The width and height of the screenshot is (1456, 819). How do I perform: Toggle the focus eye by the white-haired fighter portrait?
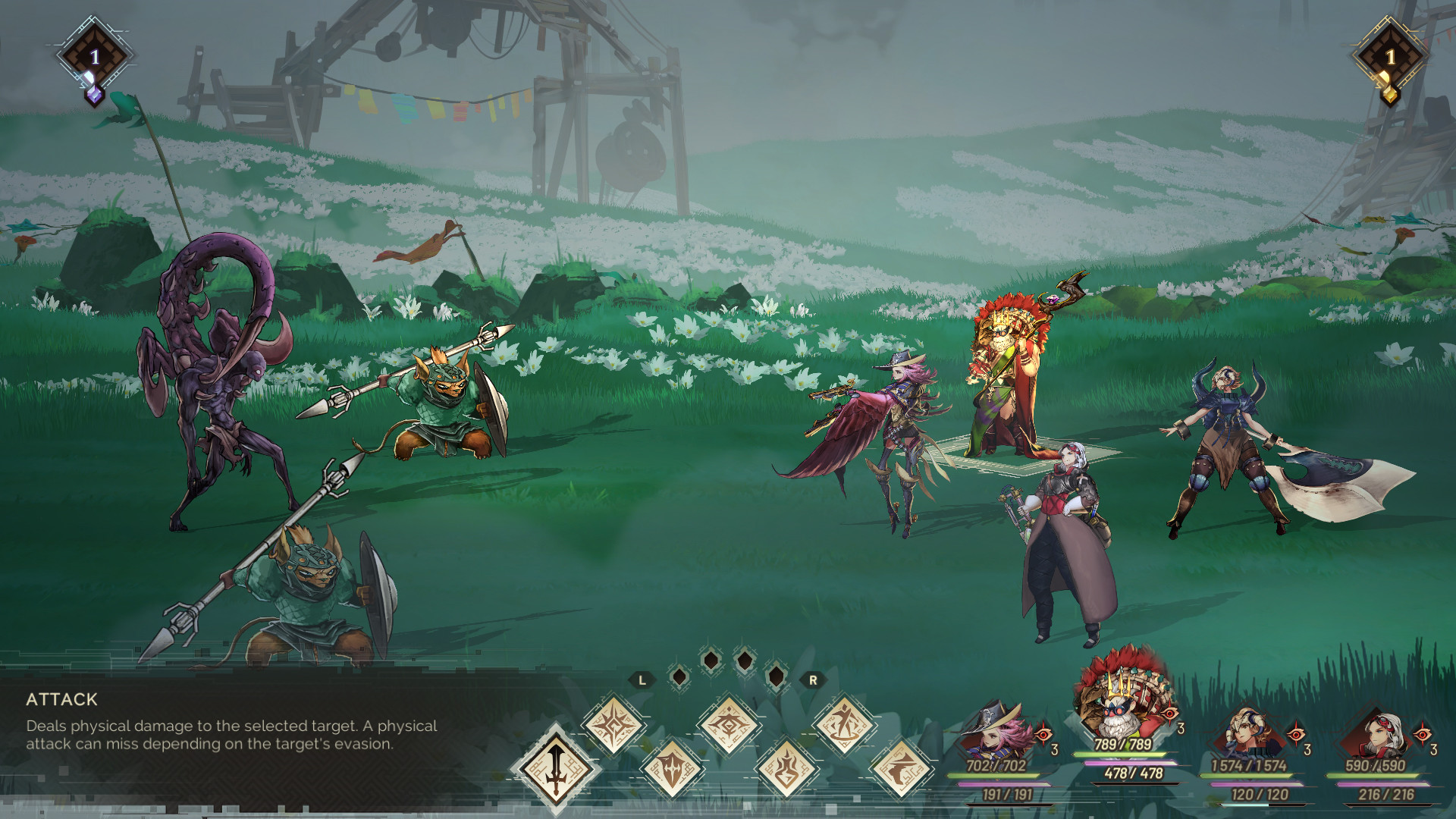(1423, 736)
